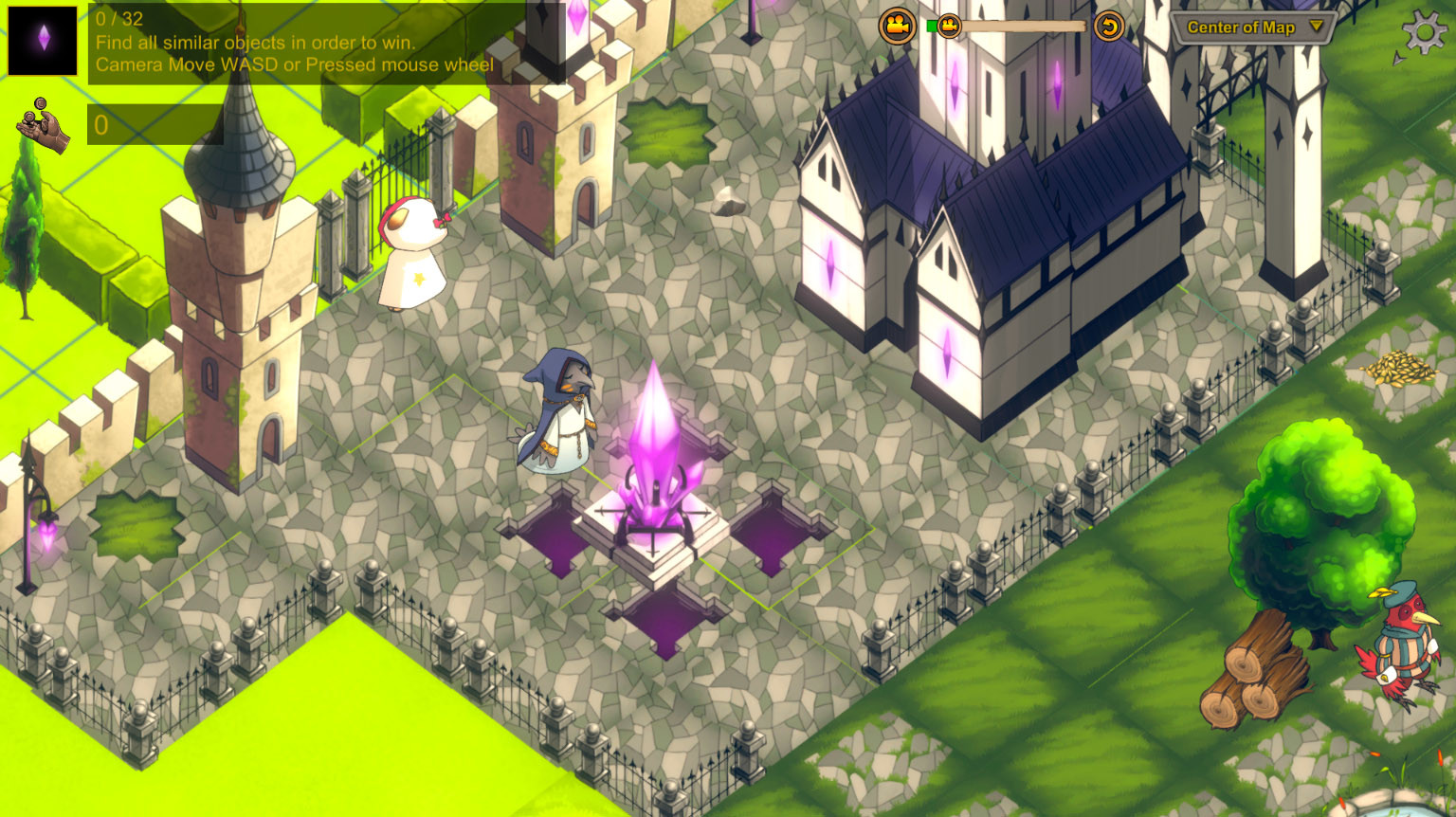Click the second camera icon near the top bar
1456x817 pixels.
coord(949,27)
